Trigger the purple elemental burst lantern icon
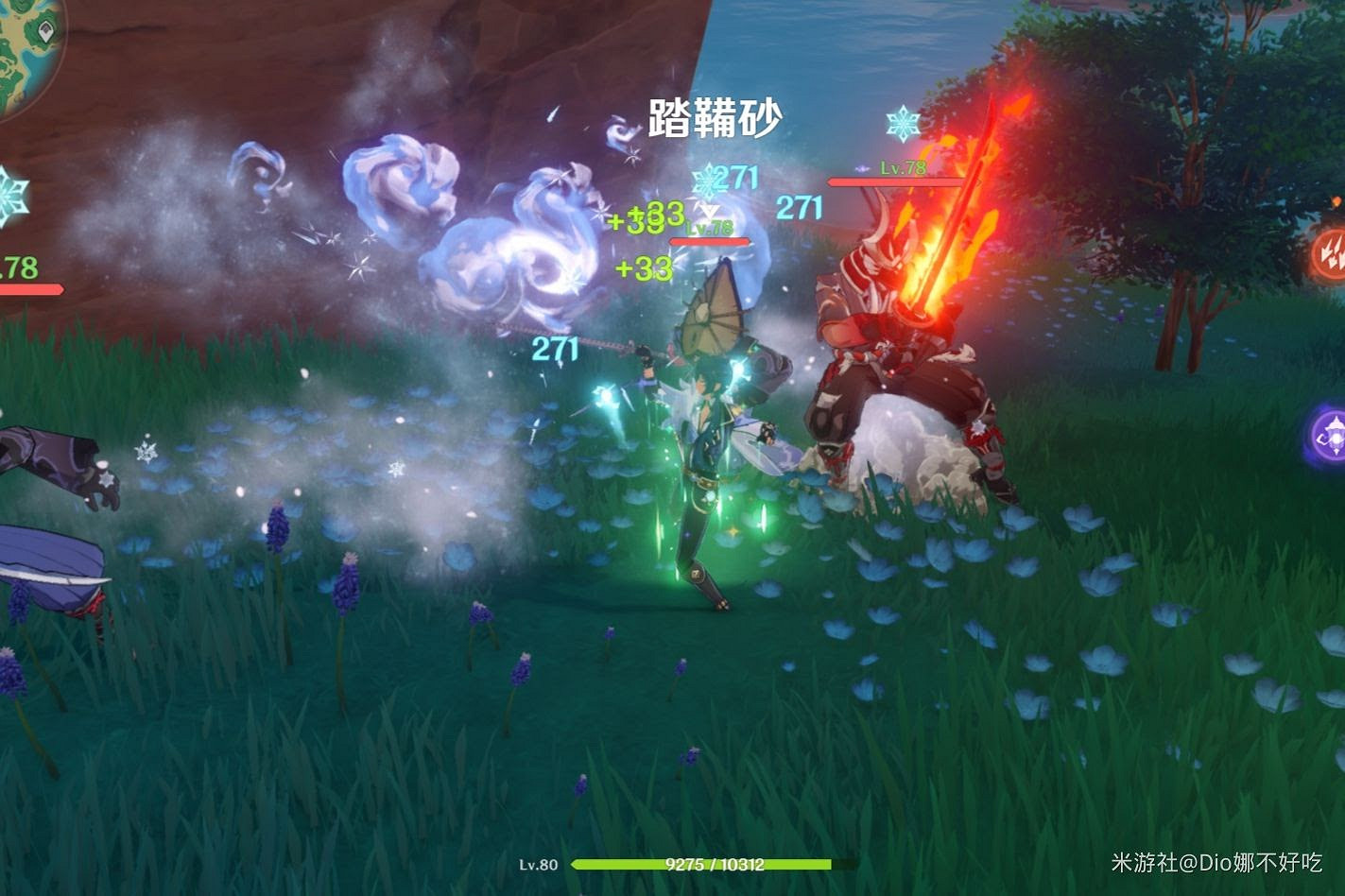Screen dimensions: 1345x896 1333,437
